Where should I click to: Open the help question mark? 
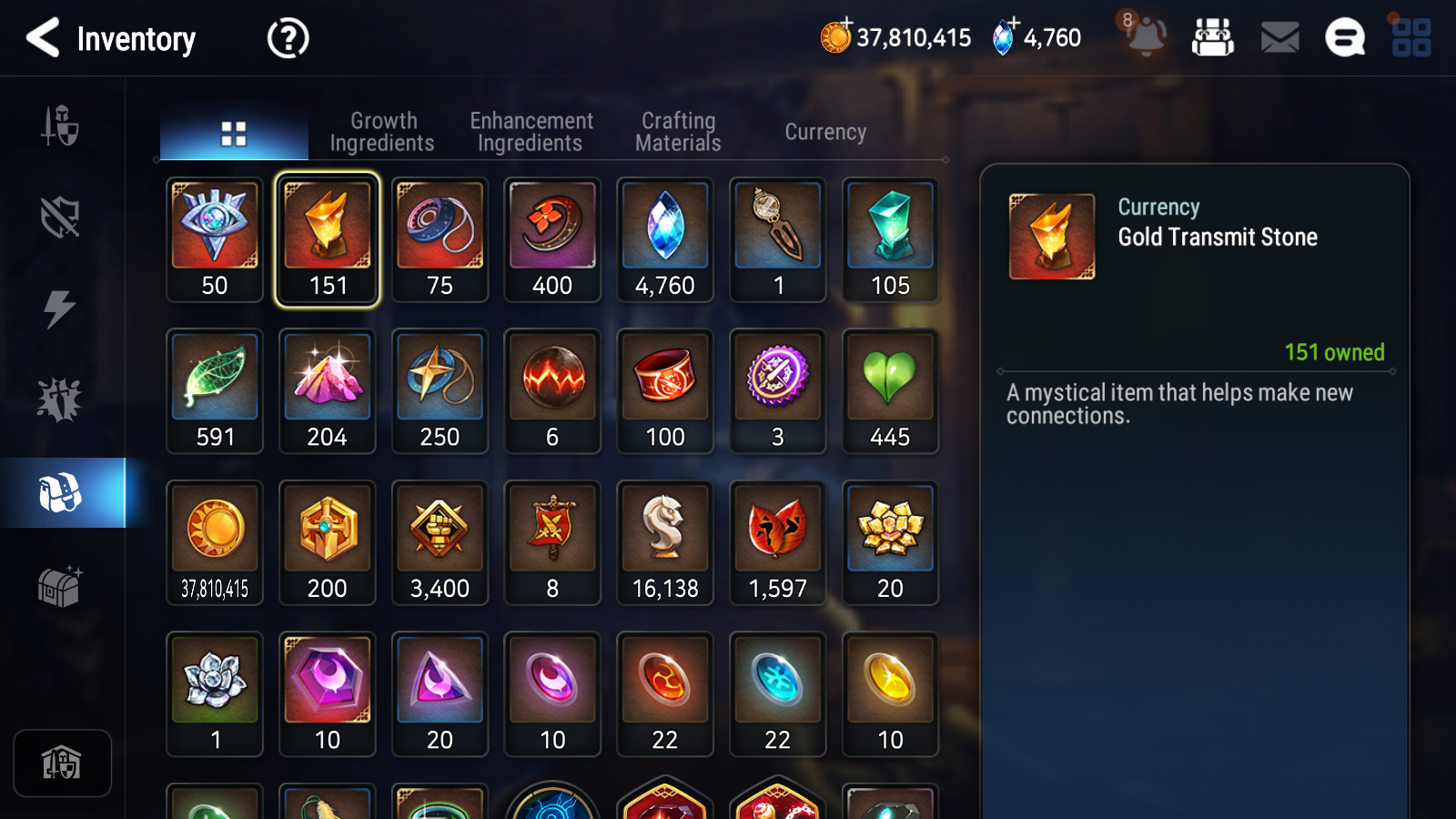coord(288,38)
